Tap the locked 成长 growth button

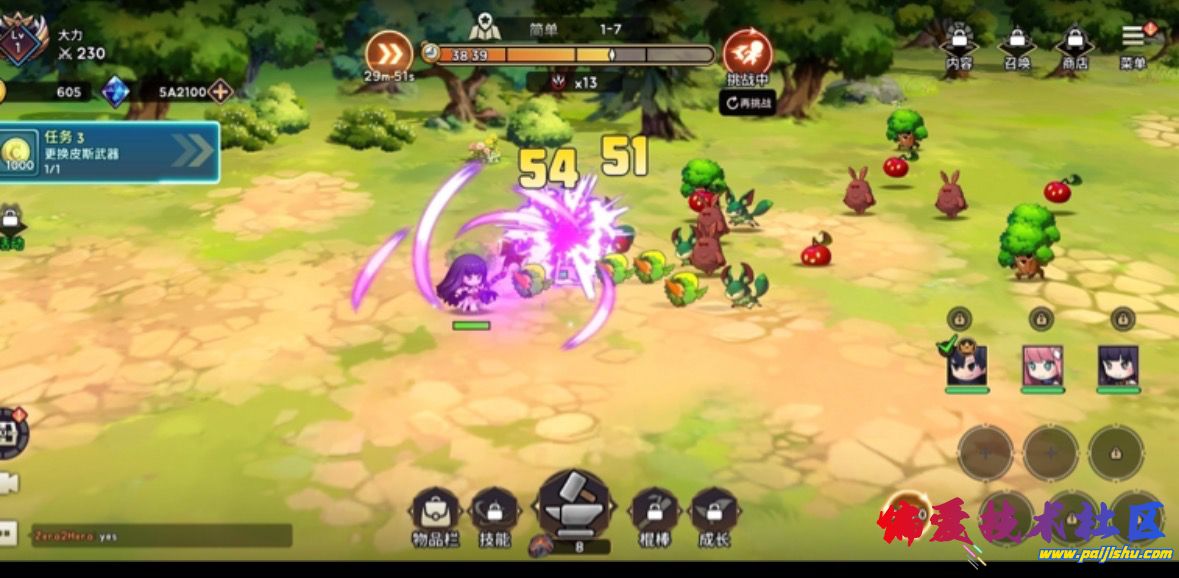[x=714, y=516]
